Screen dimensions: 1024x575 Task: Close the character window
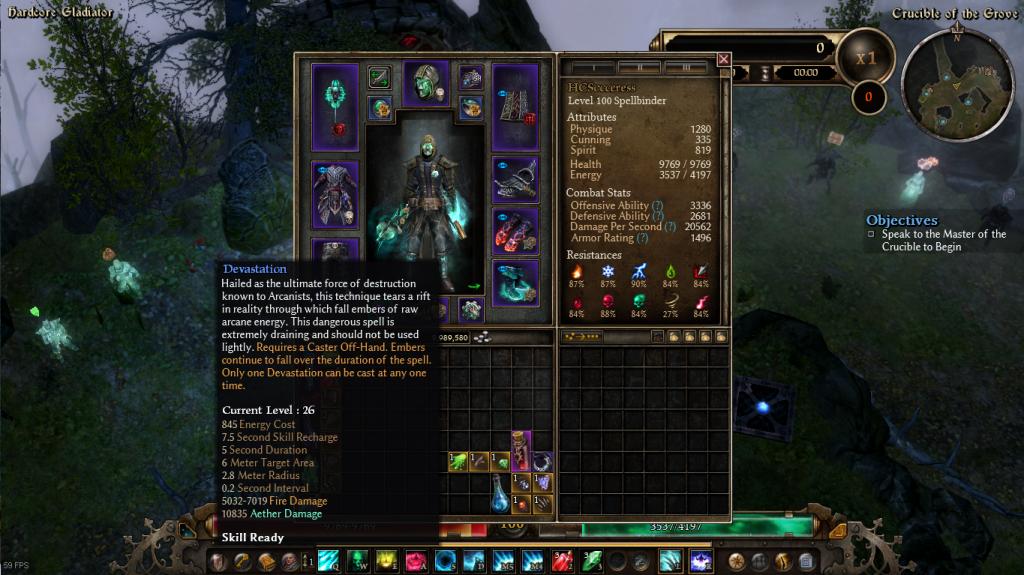(x=724, y=59)
